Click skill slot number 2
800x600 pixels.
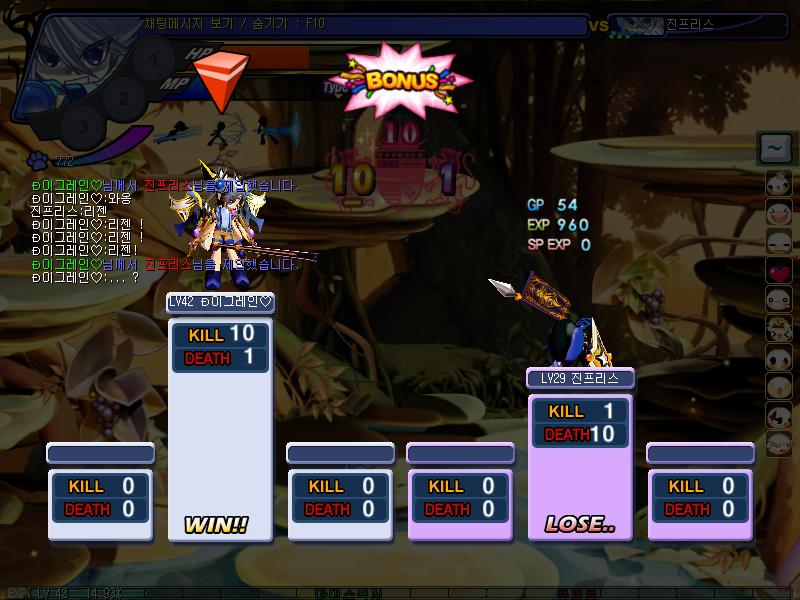[124, 97]
